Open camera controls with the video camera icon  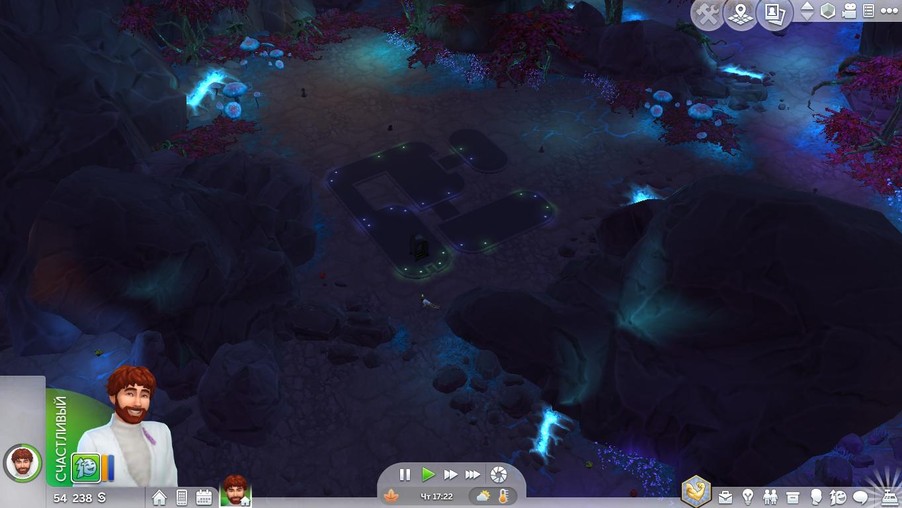tap(849, 12)
